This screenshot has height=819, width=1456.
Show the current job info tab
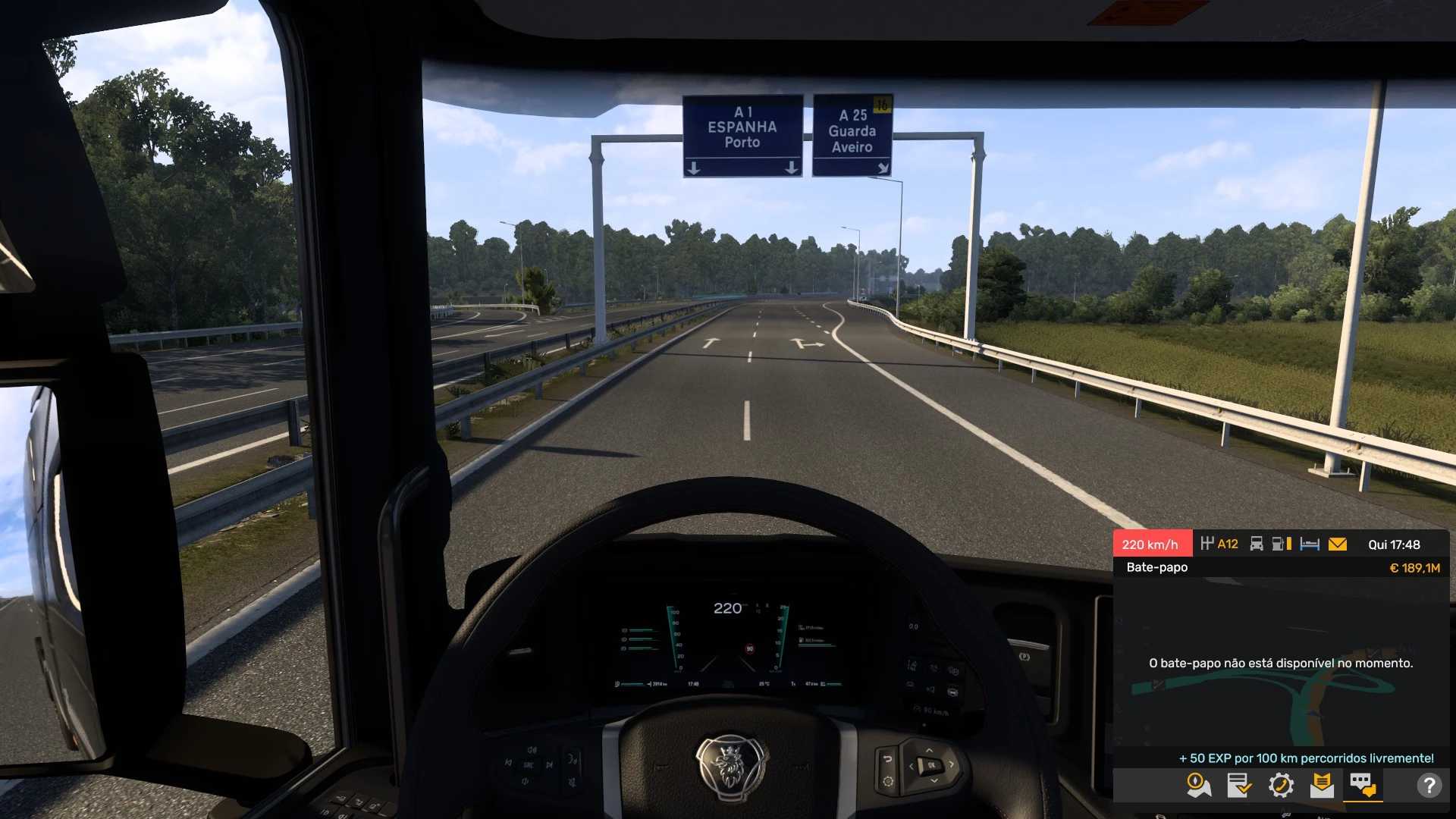tap(1239, 785)
